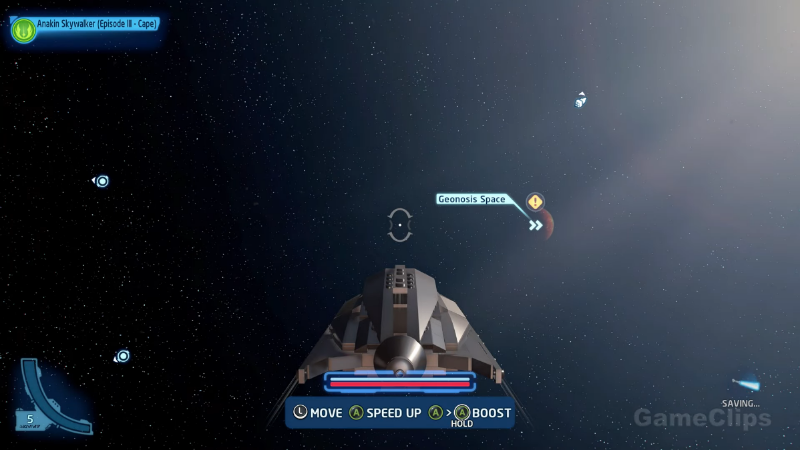
Task: Select the yellow exclamation mission marker
Action: [x=536, y=202]
